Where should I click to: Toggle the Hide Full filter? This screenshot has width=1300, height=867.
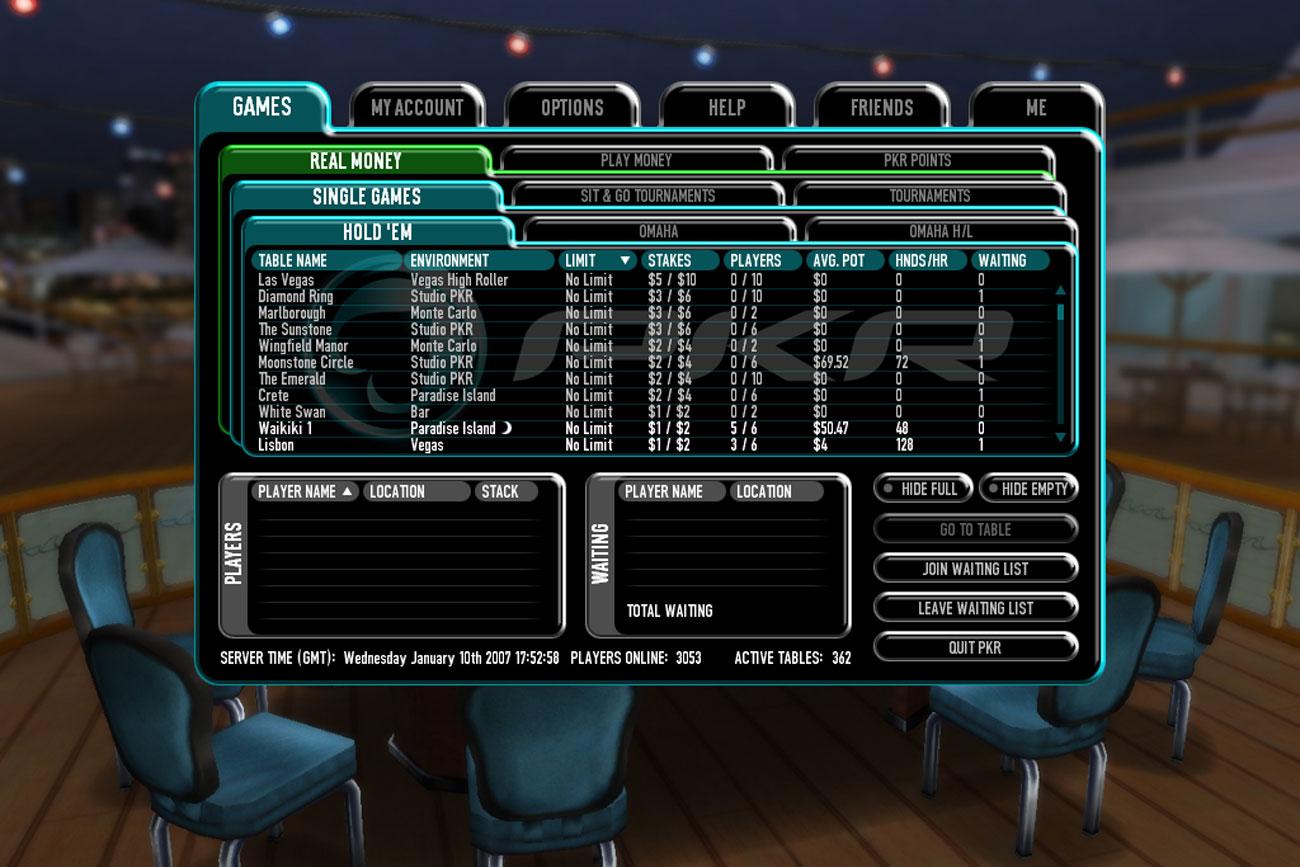(x=922, y=489)
